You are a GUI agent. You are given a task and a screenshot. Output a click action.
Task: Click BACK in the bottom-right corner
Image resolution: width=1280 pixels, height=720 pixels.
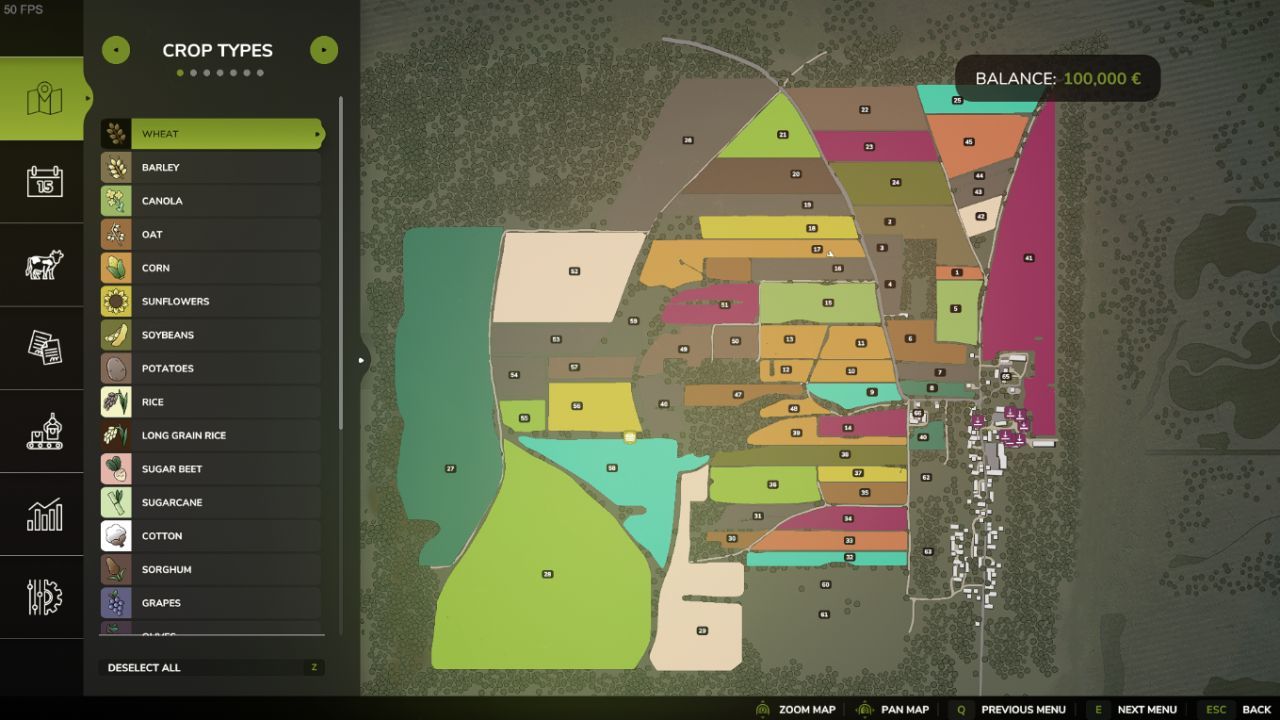click(1256, 709)
